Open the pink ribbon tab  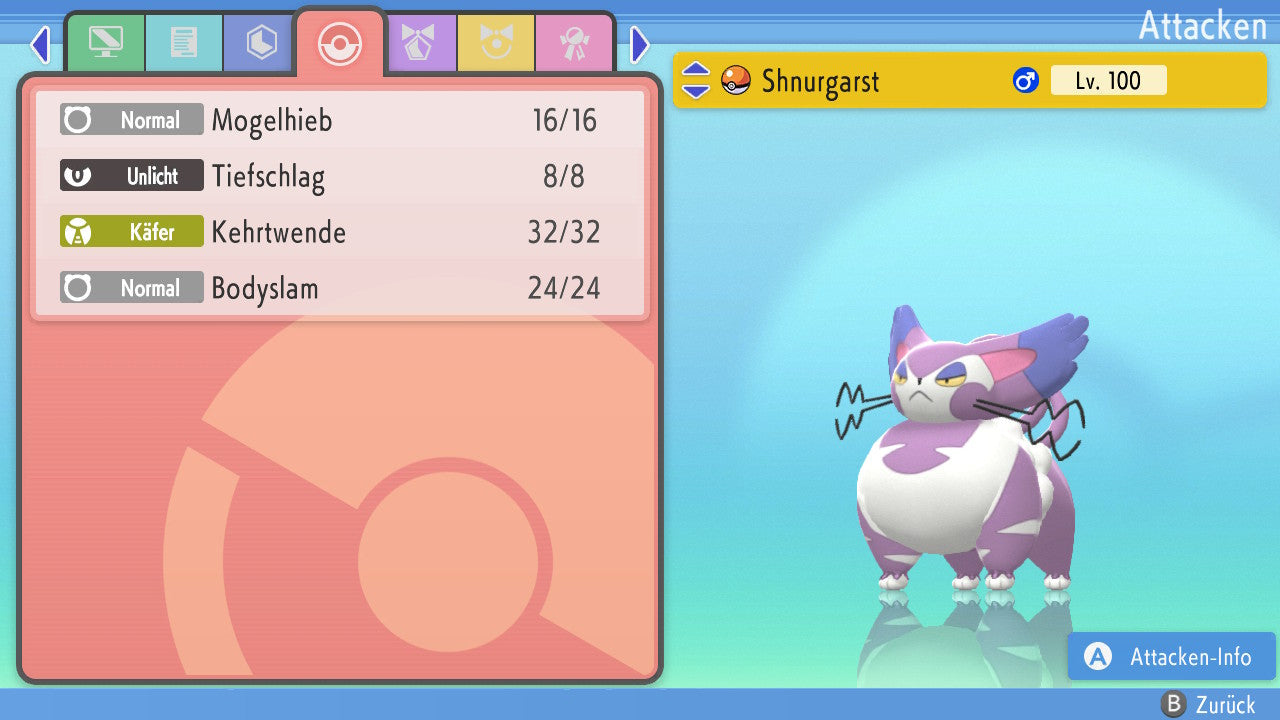click(x=574, y=43)
